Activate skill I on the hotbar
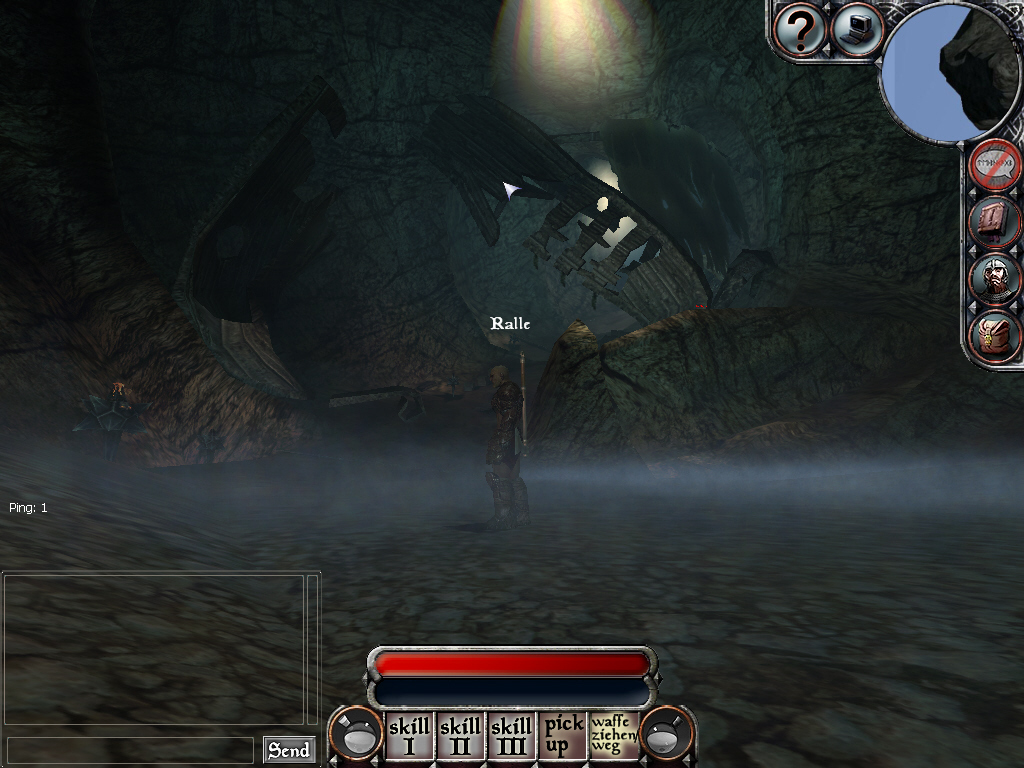This screenshot has width=1024, height=768. (x=409, y=736)
